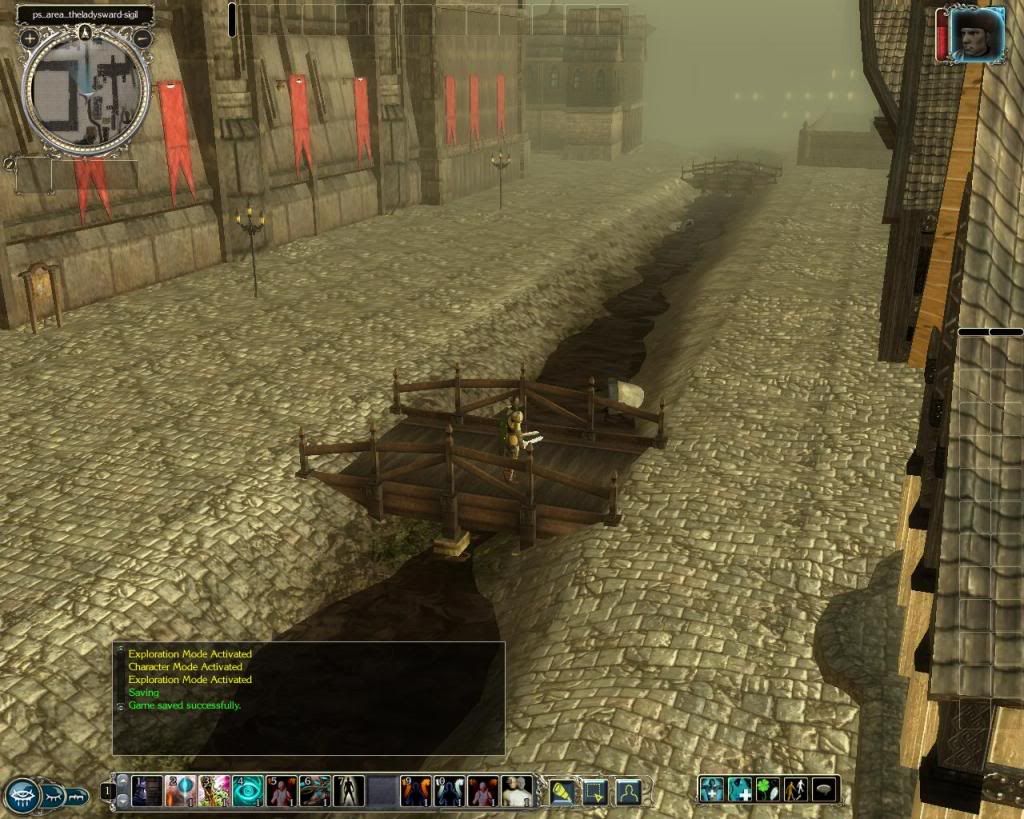Zoom out the minimap with the minus button
Viewport: 1024px width, 819px height.
(x=143, y=38)
